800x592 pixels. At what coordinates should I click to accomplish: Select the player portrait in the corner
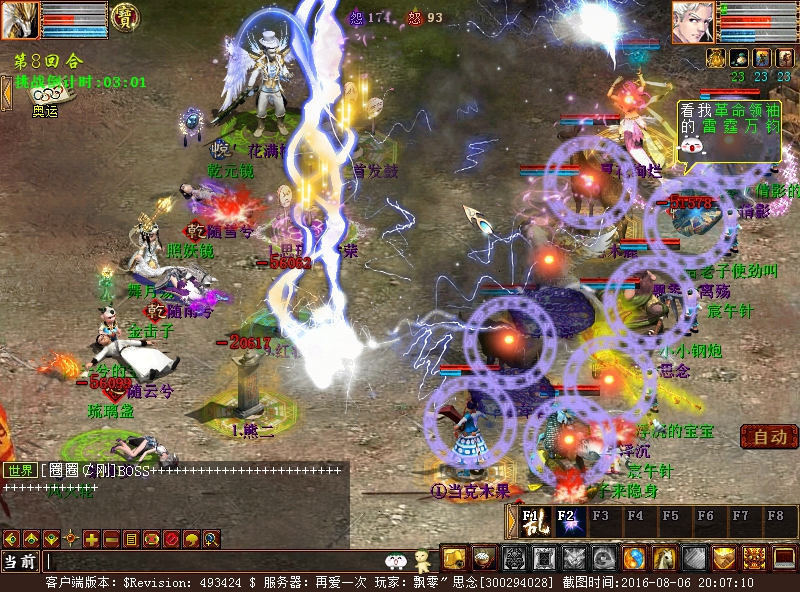(x=20, y=20)
